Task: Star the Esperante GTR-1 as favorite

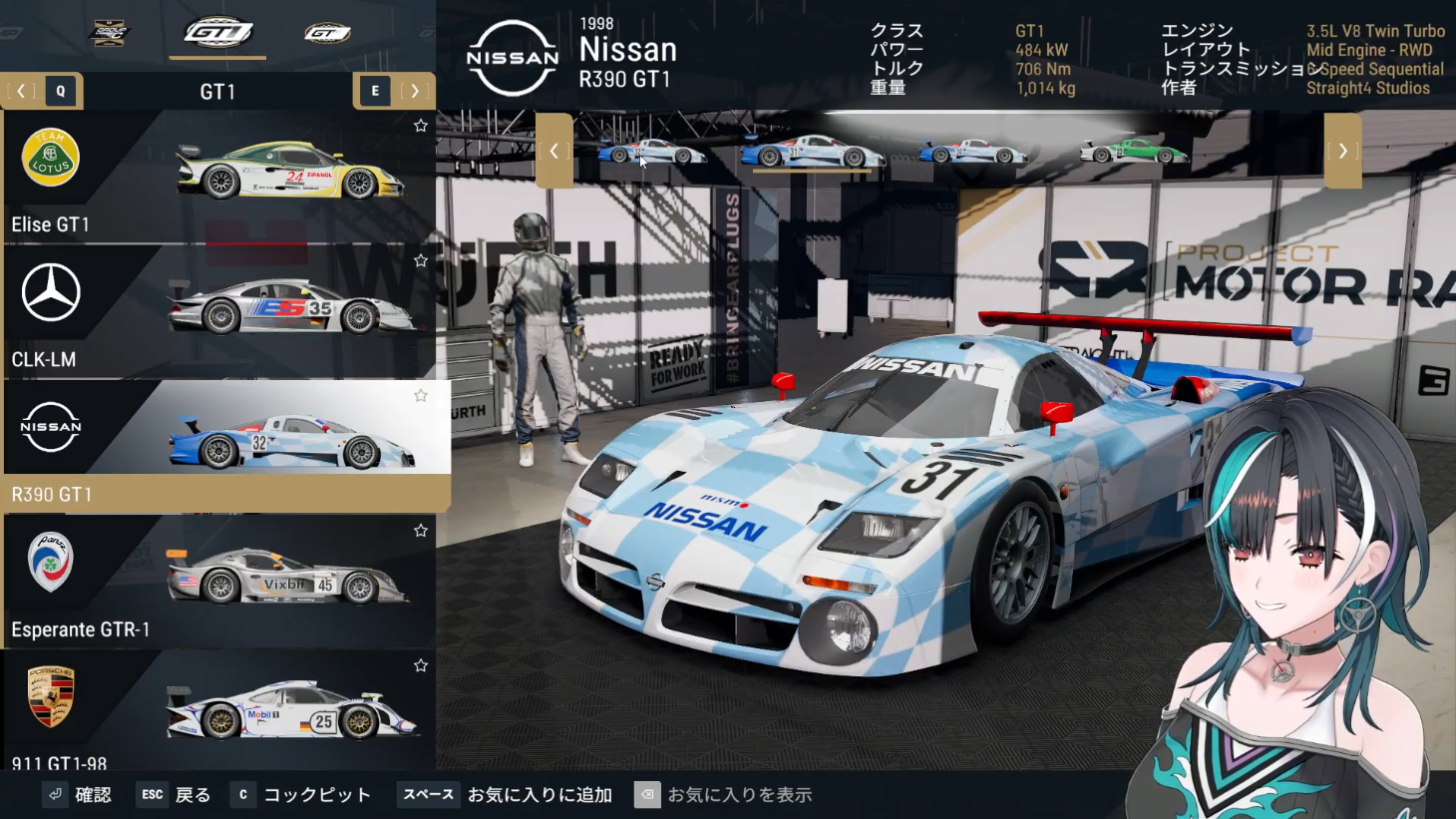Action: [421, 531]
